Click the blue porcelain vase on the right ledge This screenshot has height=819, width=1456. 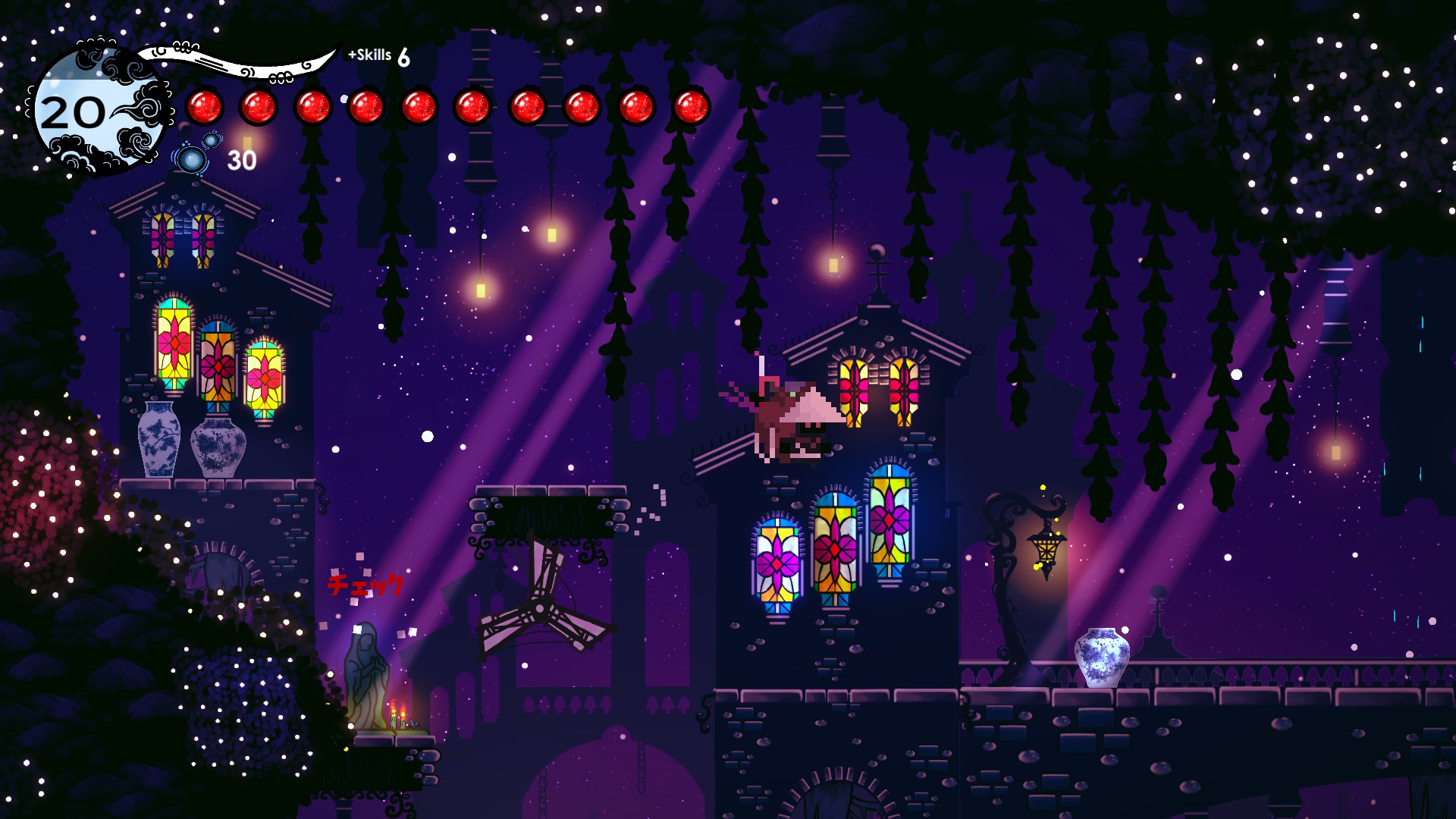(1101, 656)
